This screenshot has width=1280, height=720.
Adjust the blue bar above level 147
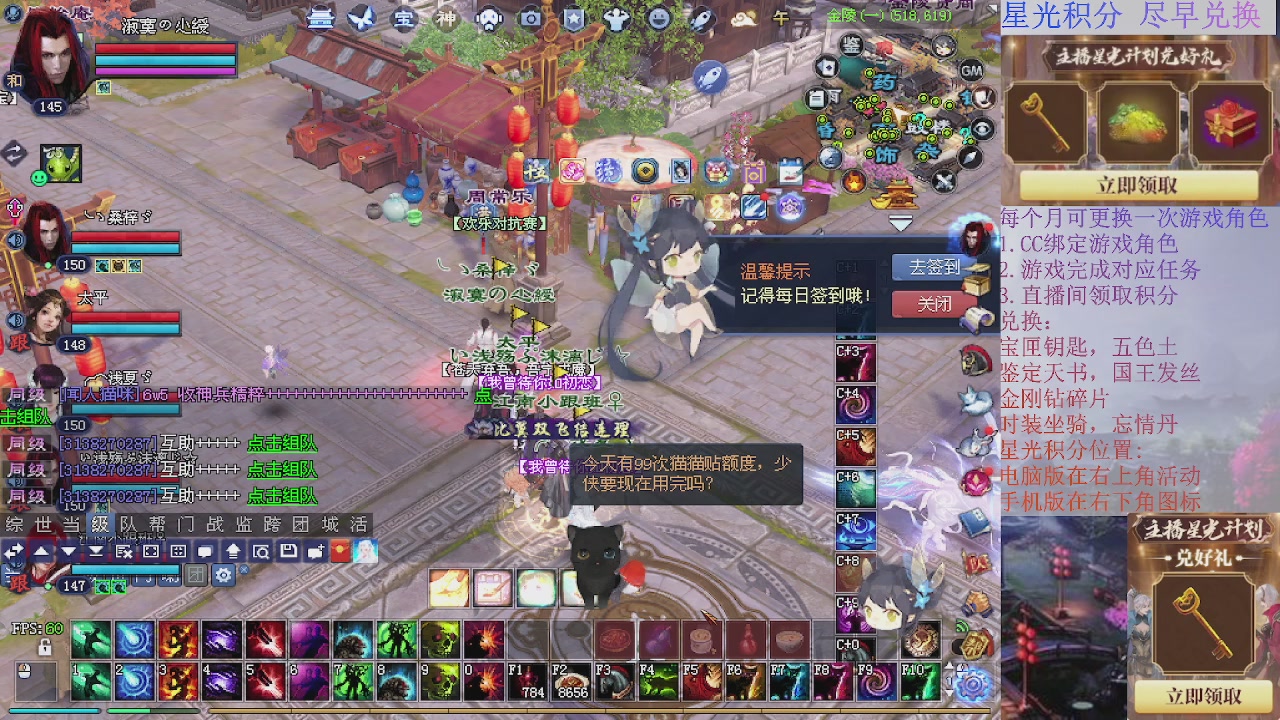tap(125, 569)
